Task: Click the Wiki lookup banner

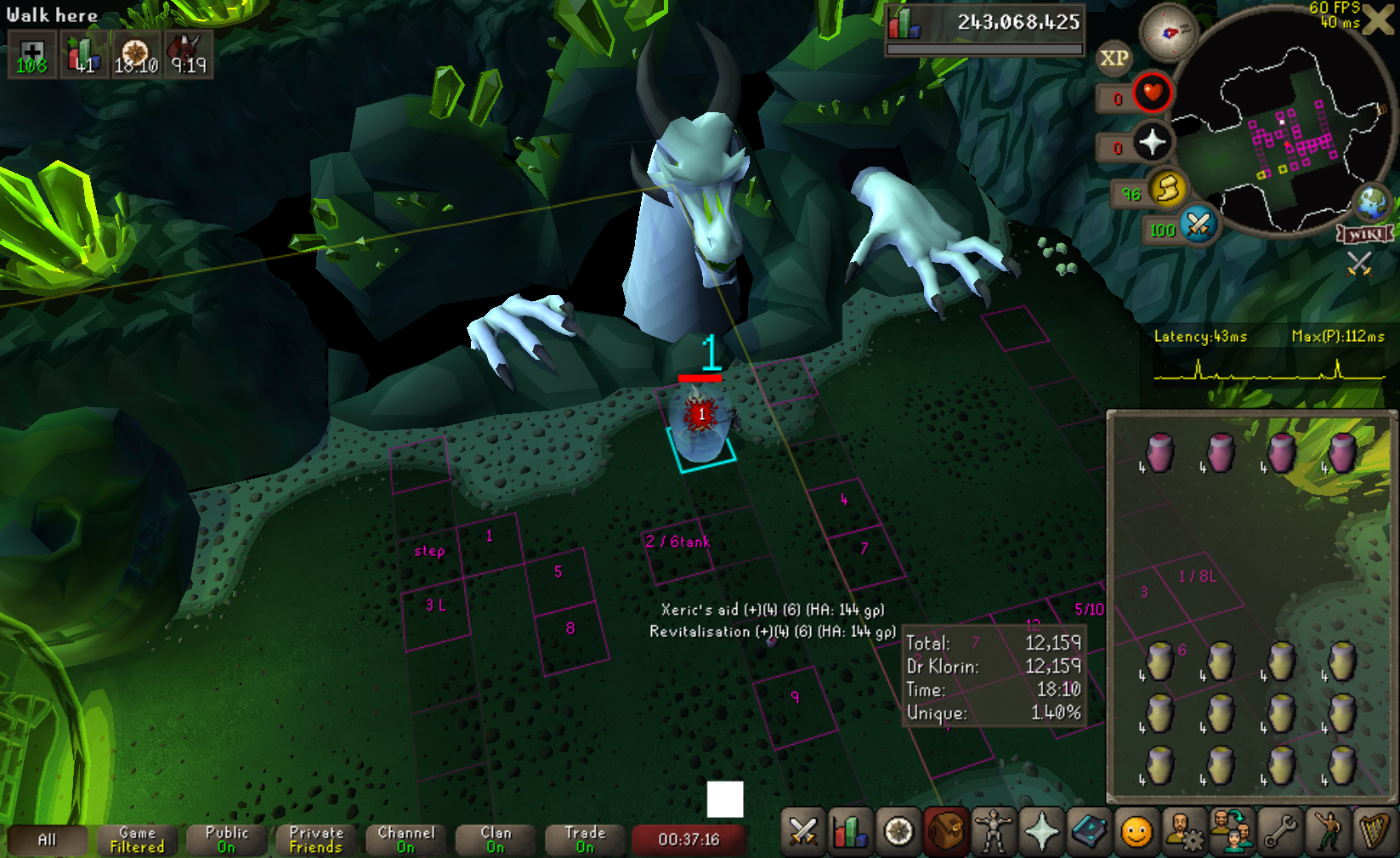Action: [x=1366, y=234]
